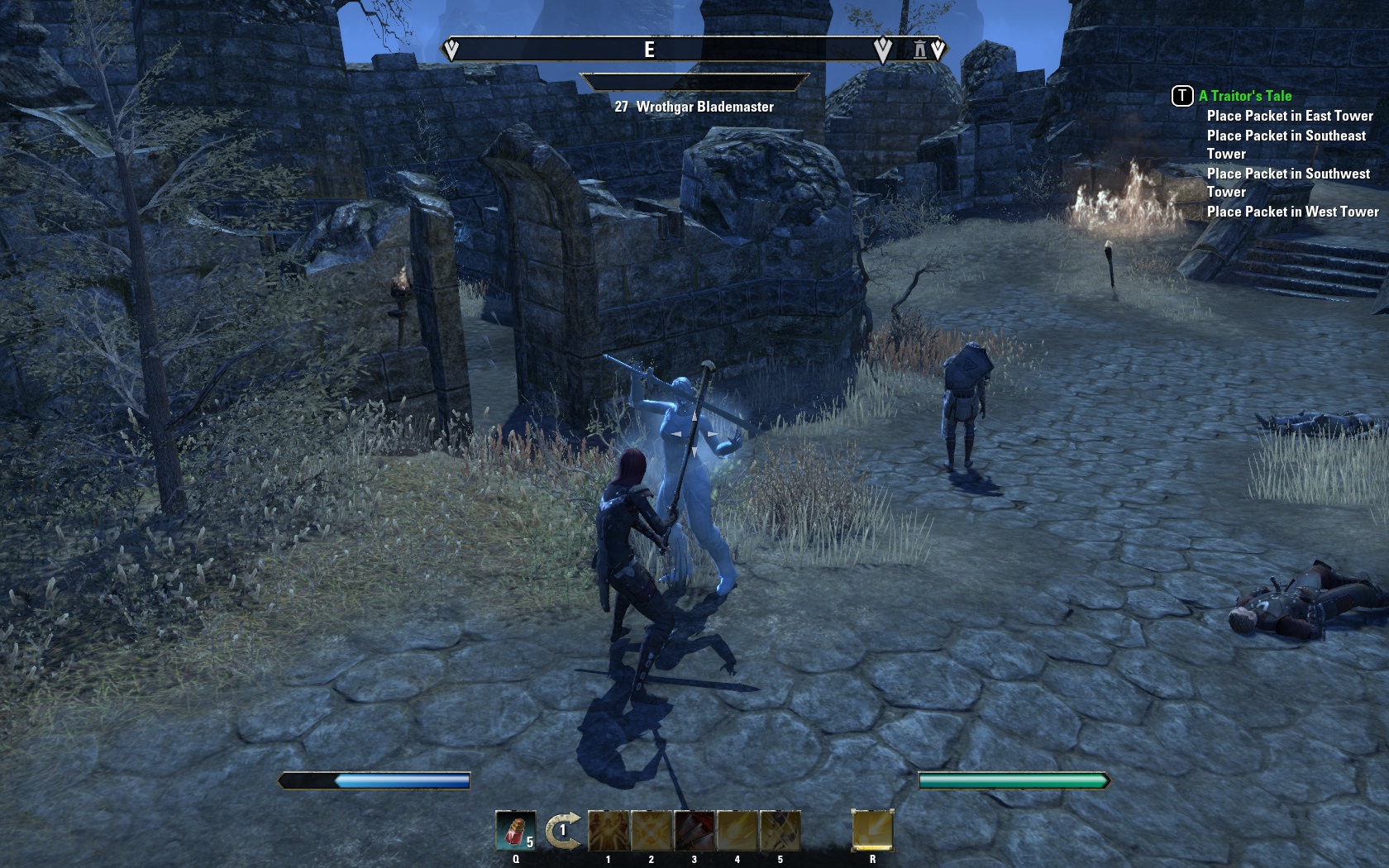Image resolution: width=1389 pixels, height=868 pixels.
Task: Cast the golden crossed-beams ability
Action: (652, 831)
